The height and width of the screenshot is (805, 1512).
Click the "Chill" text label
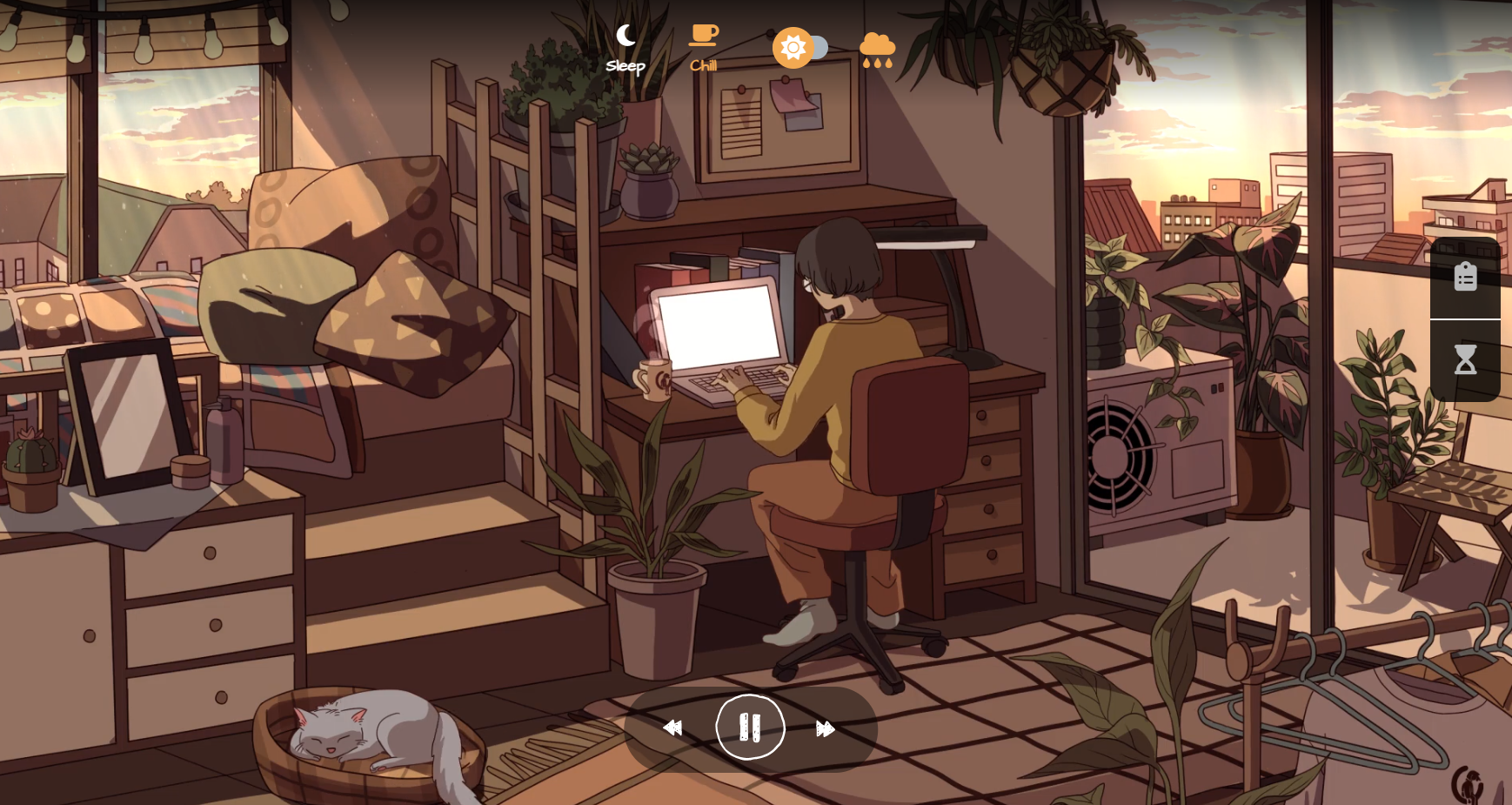coord(703,65)
